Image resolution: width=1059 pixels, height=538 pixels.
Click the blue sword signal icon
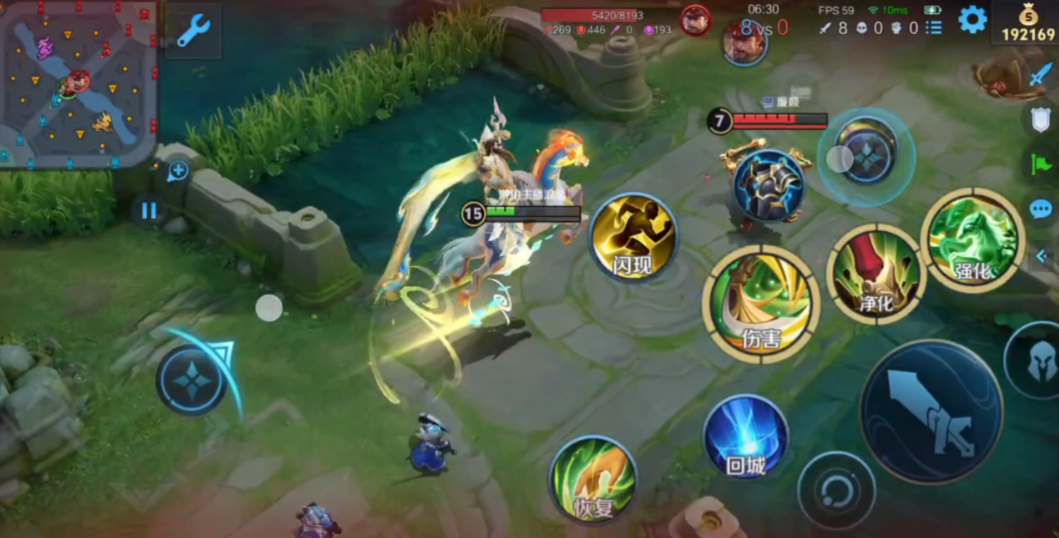point(1041,74)
